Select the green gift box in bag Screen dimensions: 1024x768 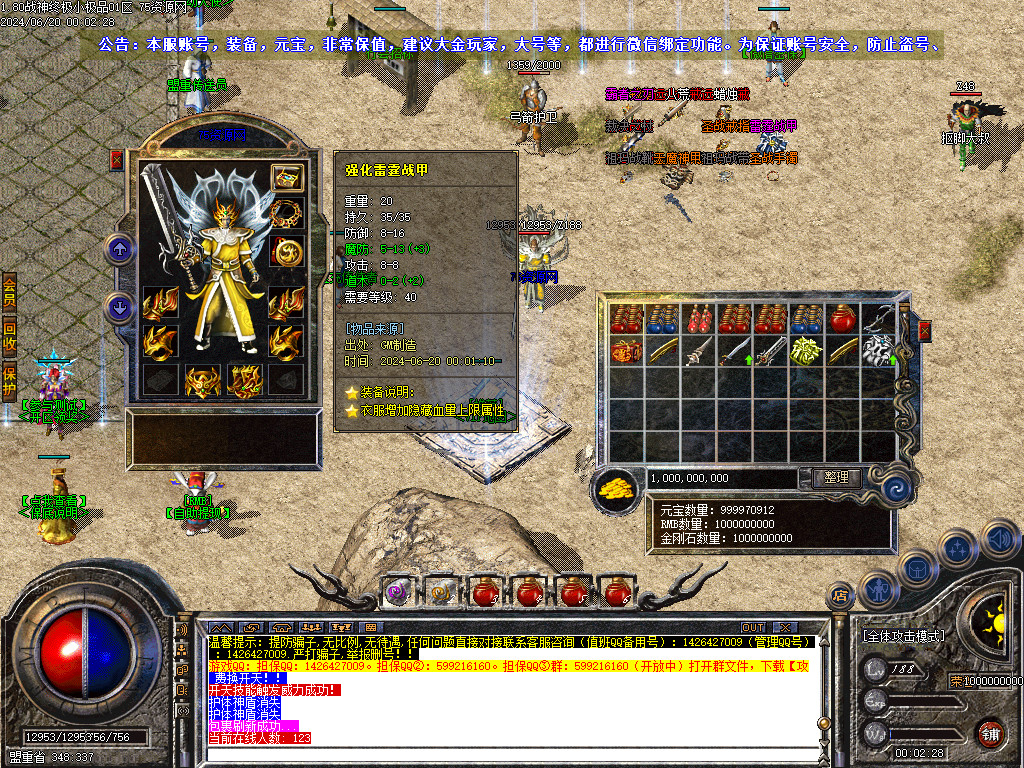tap(806, 351)
